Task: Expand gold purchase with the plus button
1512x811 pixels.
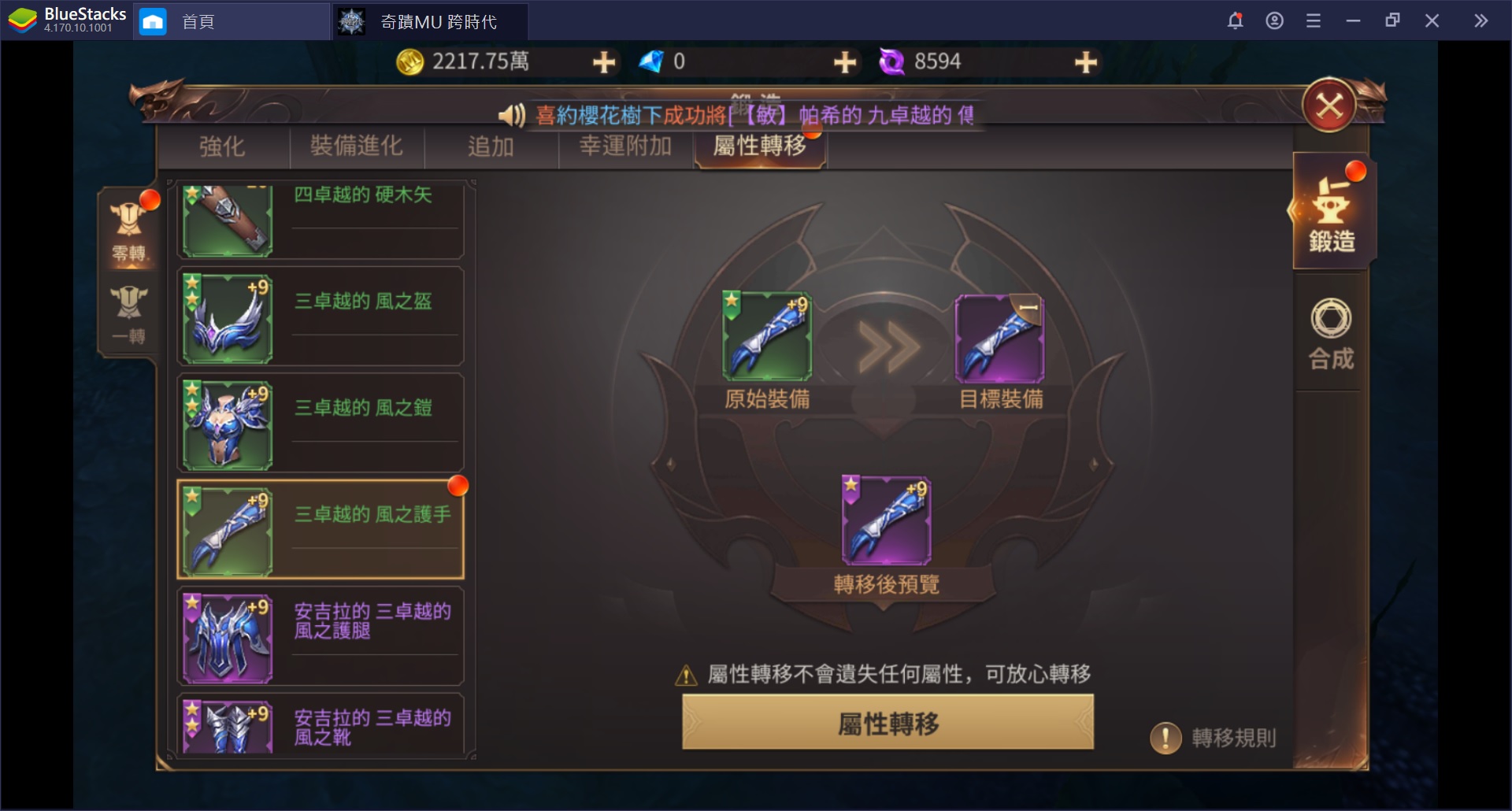Action: coord(603,61)
